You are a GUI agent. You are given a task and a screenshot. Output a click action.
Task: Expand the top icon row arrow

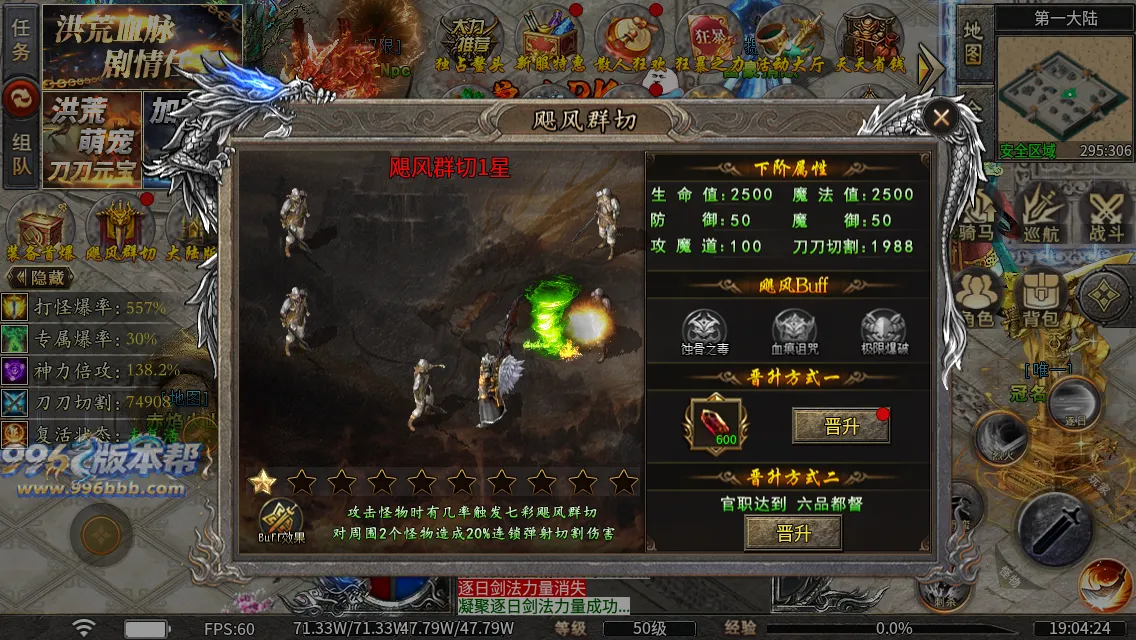coord(931,65)
